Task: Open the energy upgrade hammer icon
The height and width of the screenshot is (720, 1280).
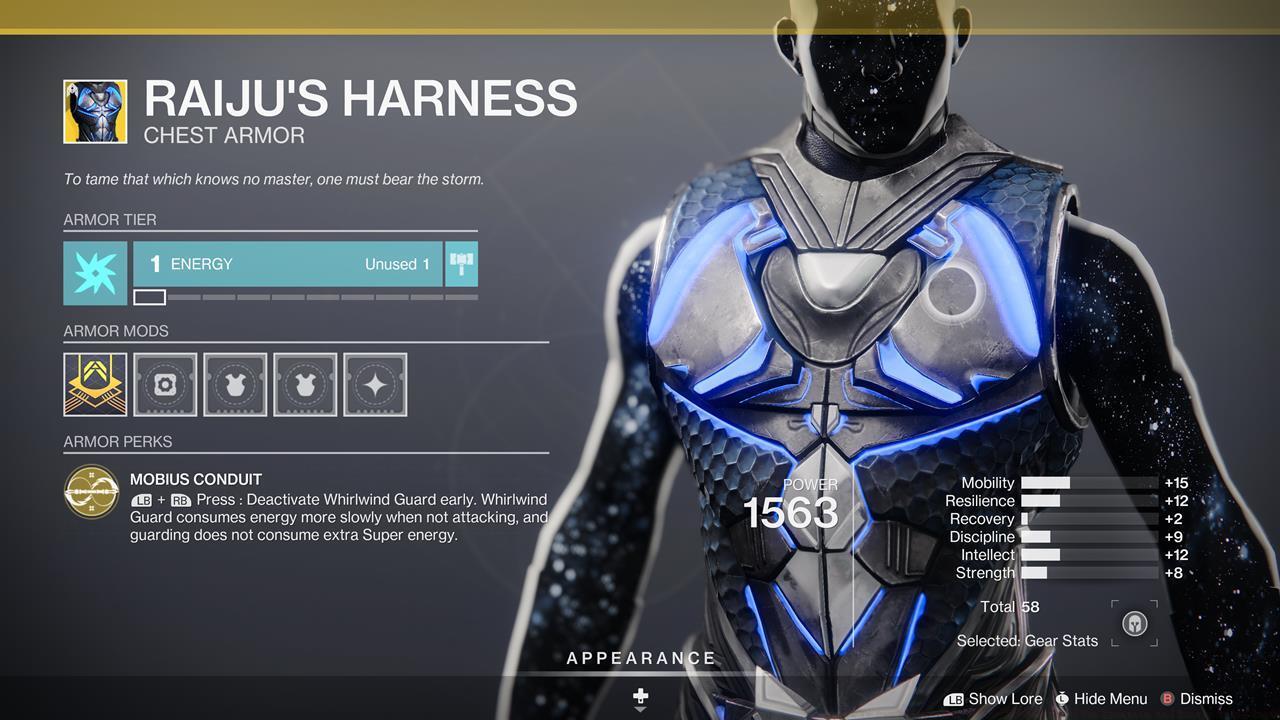Action: [x=461, y=264]
